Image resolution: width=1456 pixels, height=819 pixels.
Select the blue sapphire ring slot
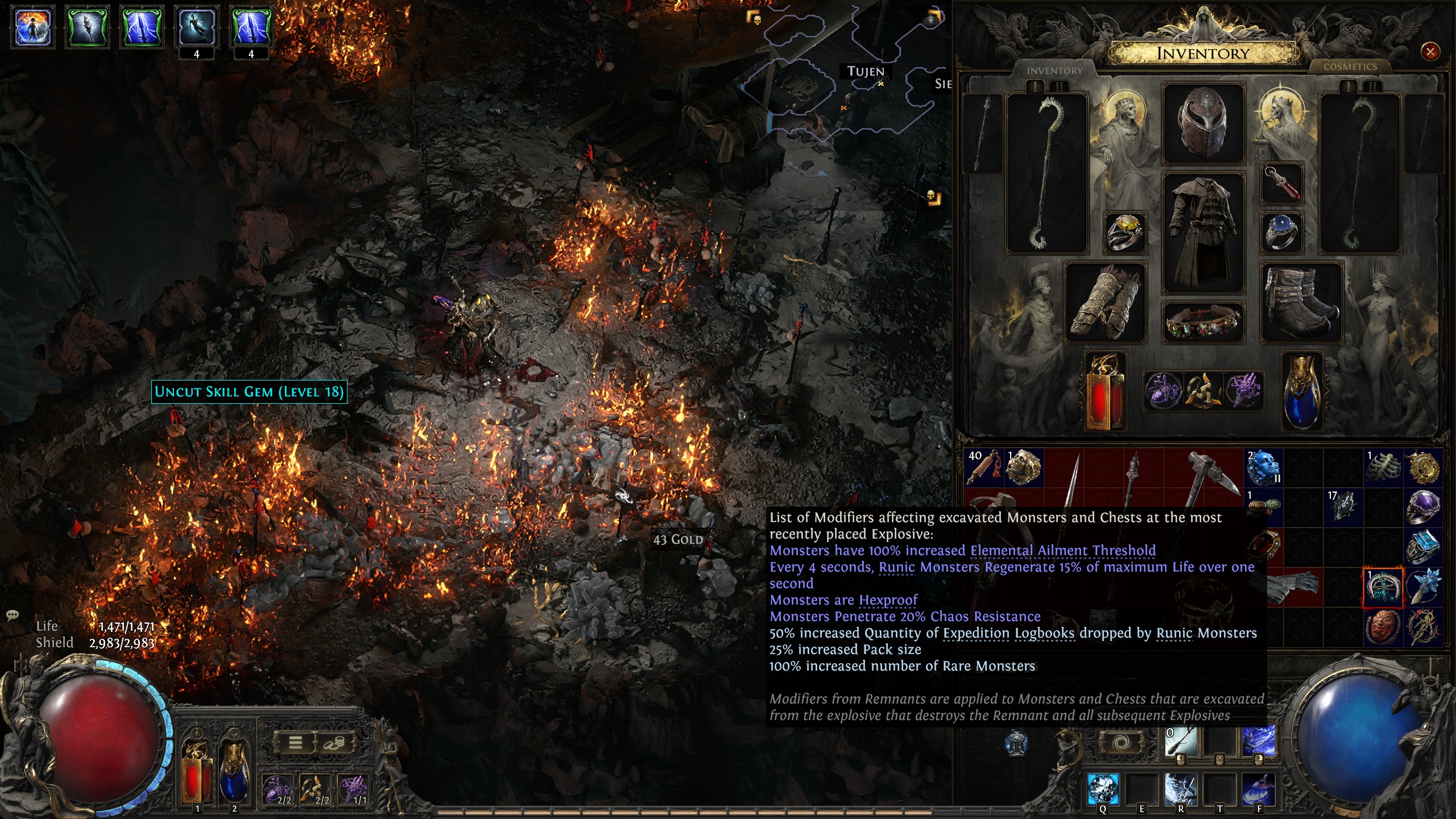1282,231
